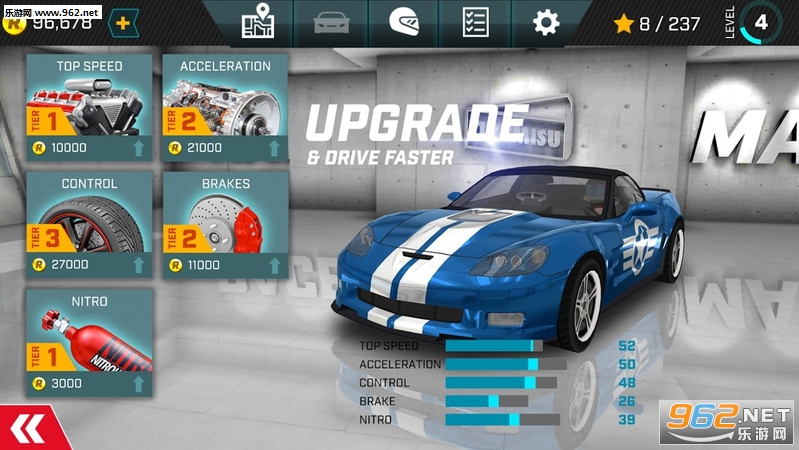Add currency with the plus button

pos(123,22)
